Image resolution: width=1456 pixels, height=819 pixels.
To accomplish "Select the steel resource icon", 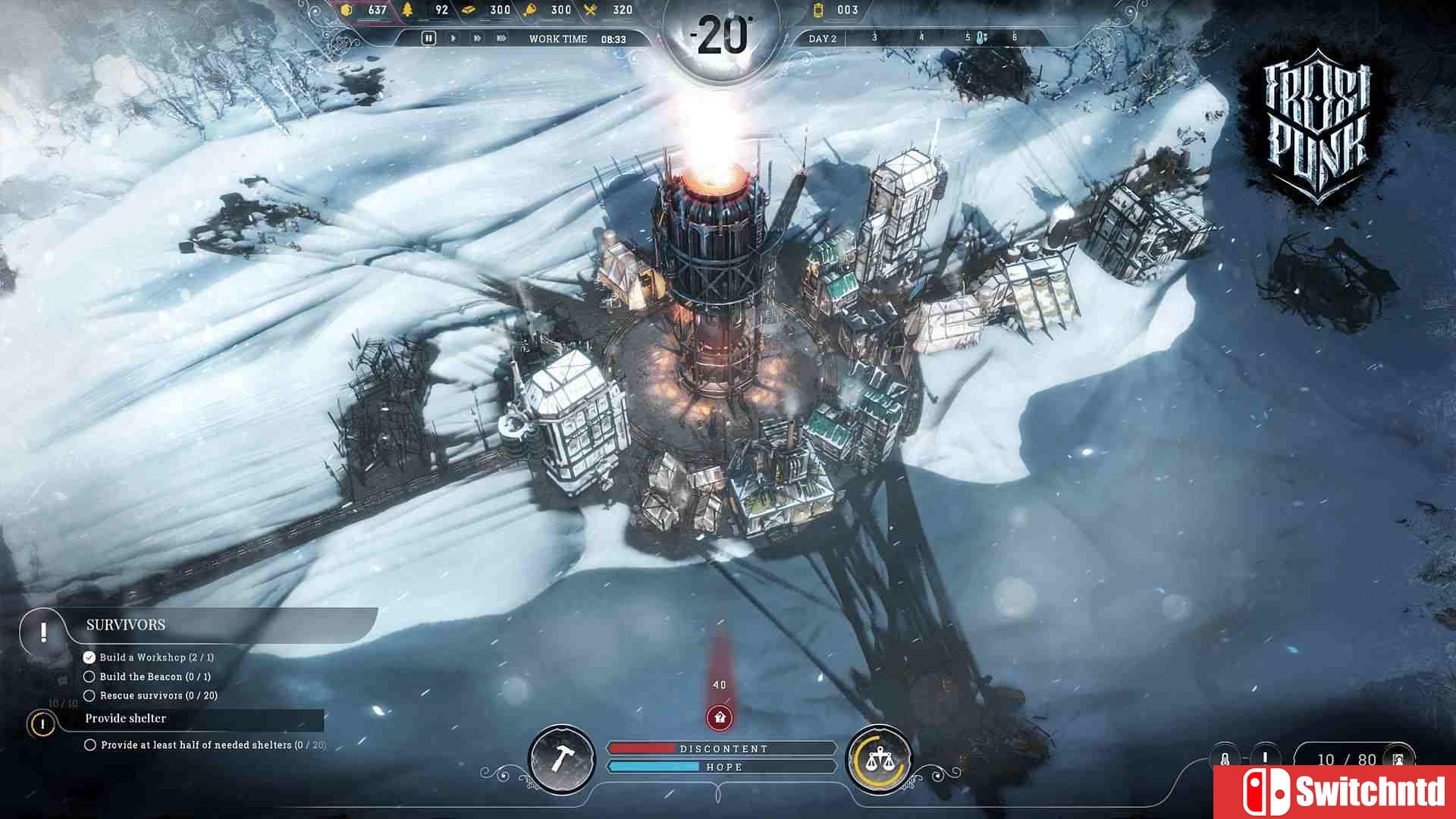I will point(469,10).
